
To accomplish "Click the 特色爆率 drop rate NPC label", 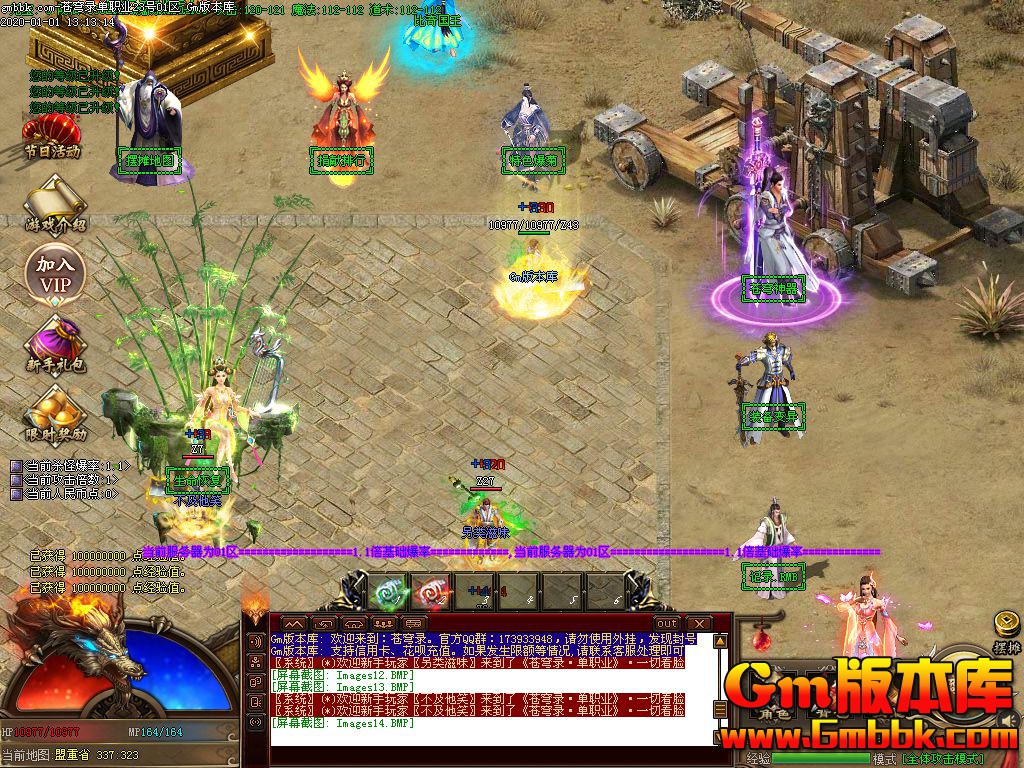I will tap(531, 159).
